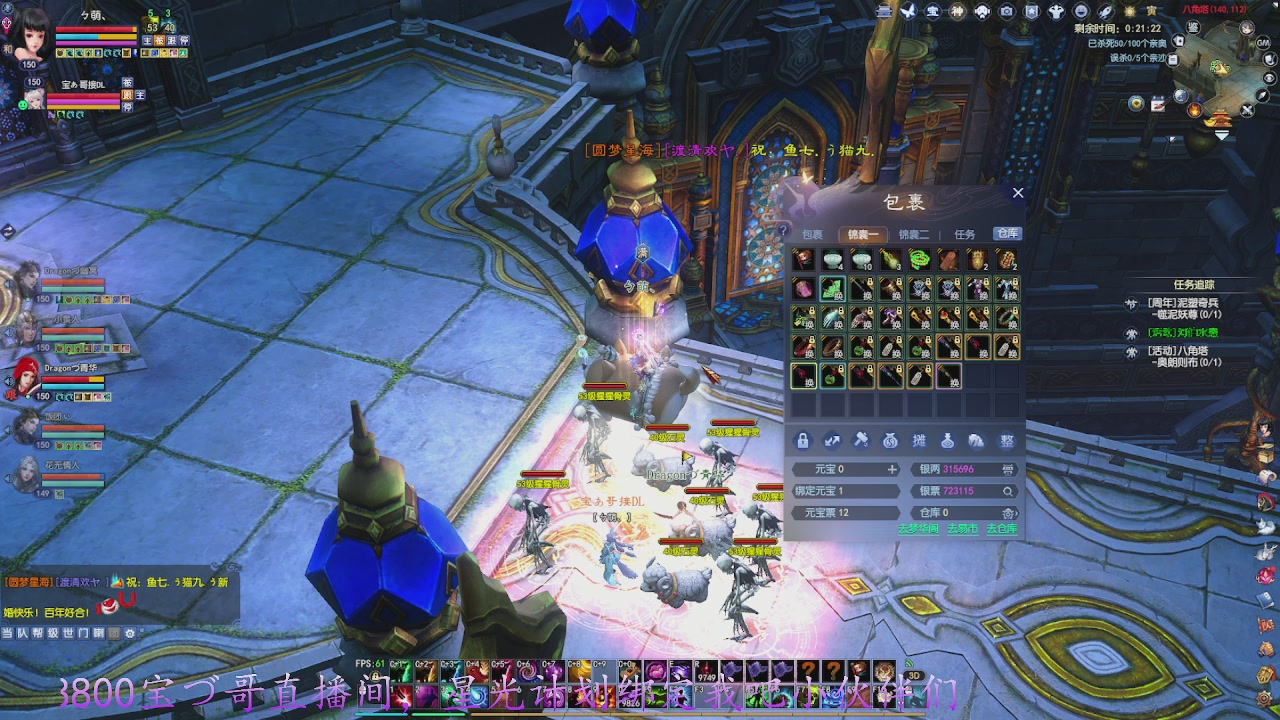Follow the 去易市 link
The height and width of the screenshot is (720, 1280).
(x=962, y=528)
